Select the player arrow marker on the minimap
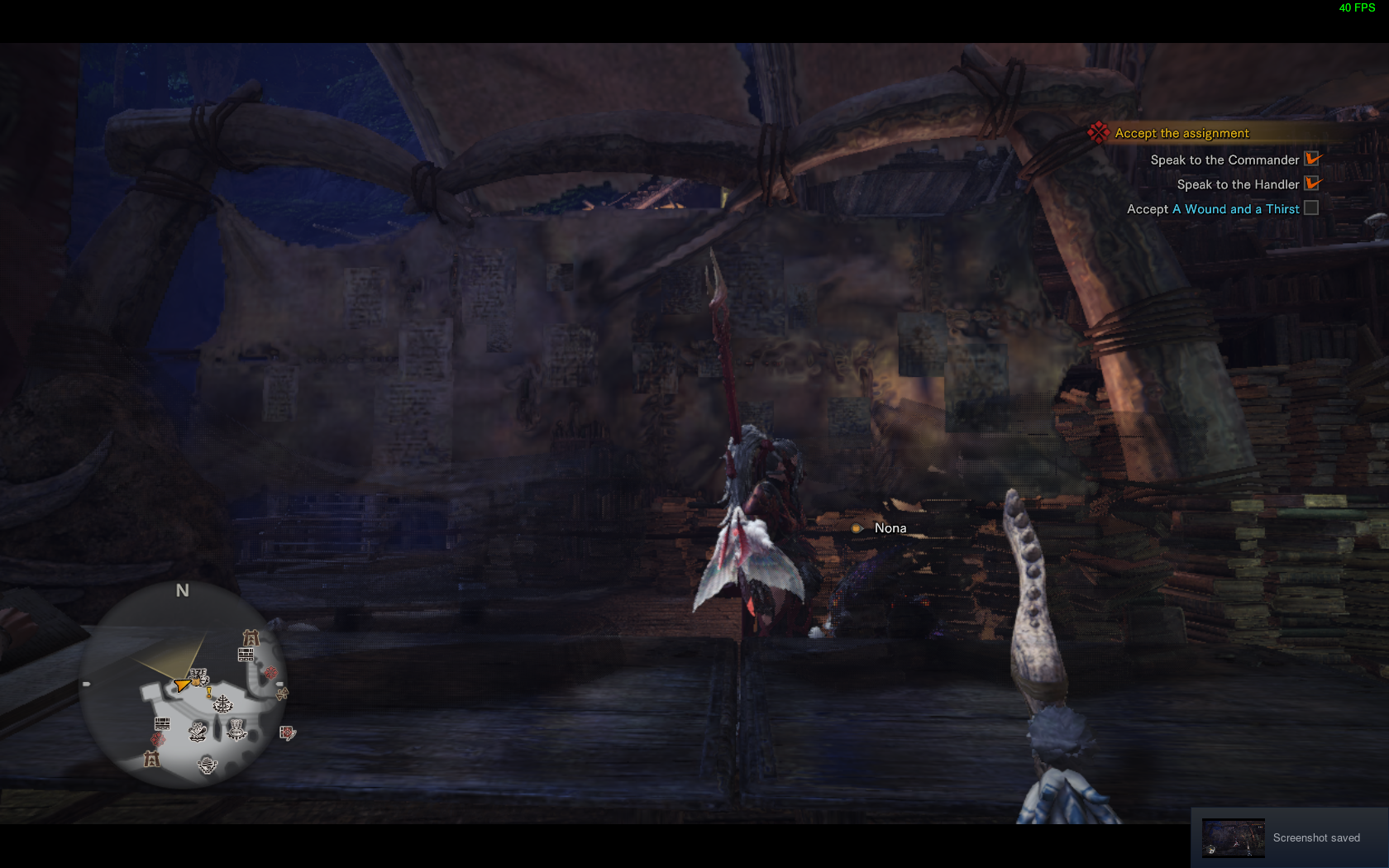Screen dimensions: 1389x868 [x=180, y=685]
